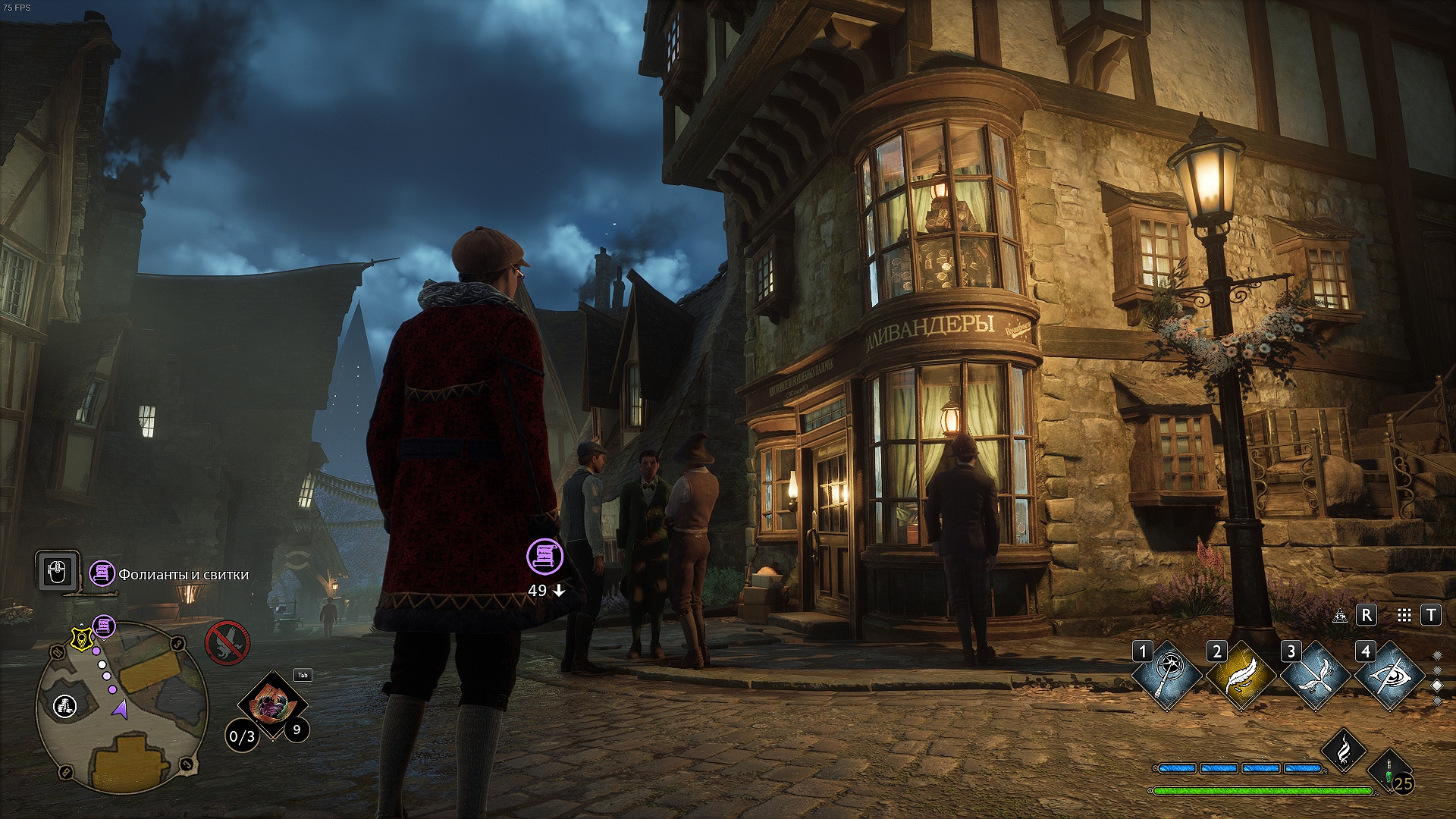Viewport: 1456px width, 819px height.
Task: Click the floating scroll quest waypoint marker
Action: (544, 556)
